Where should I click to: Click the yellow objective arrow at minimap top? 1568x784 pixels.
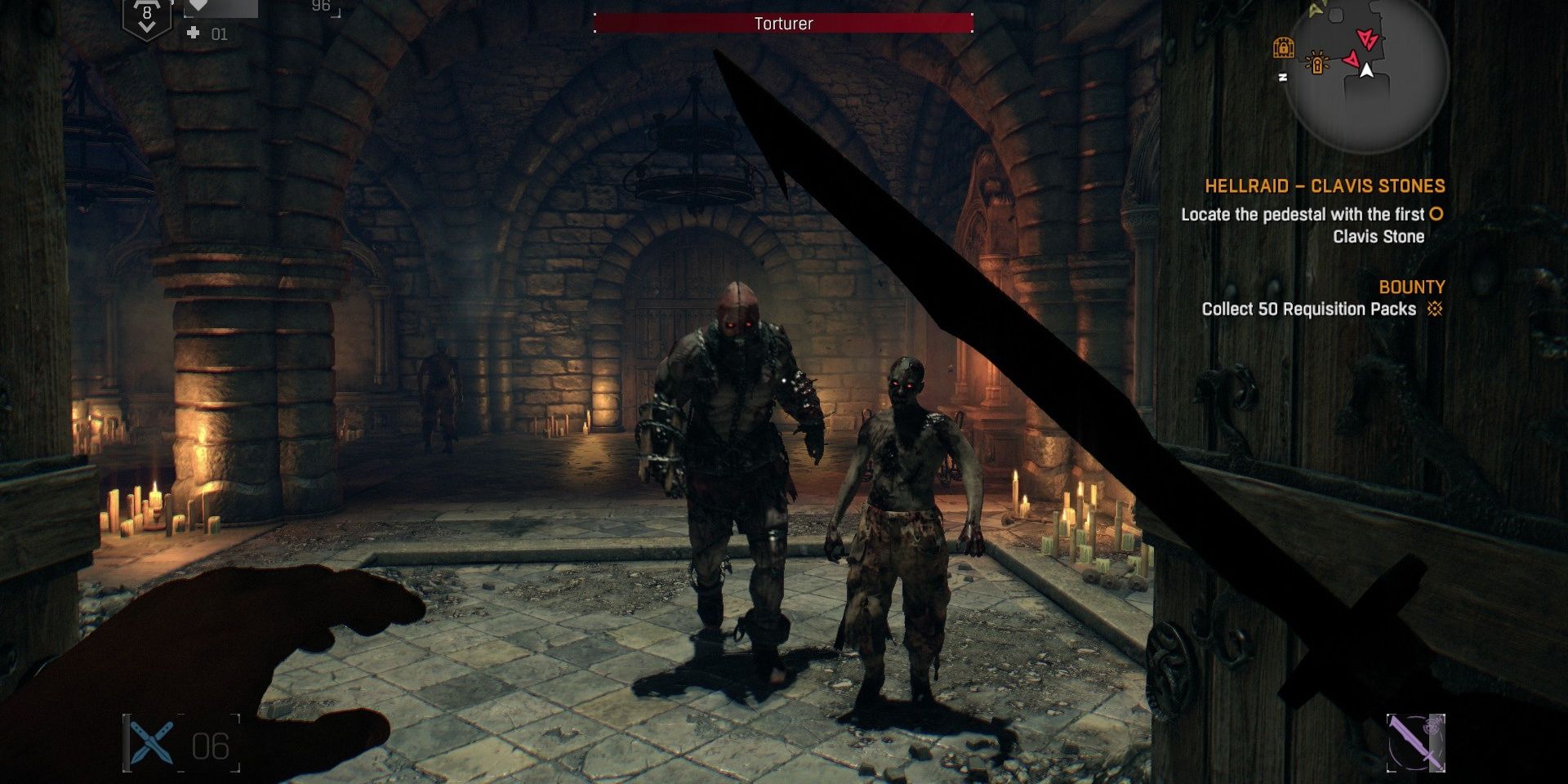[x=1315, y=11]
